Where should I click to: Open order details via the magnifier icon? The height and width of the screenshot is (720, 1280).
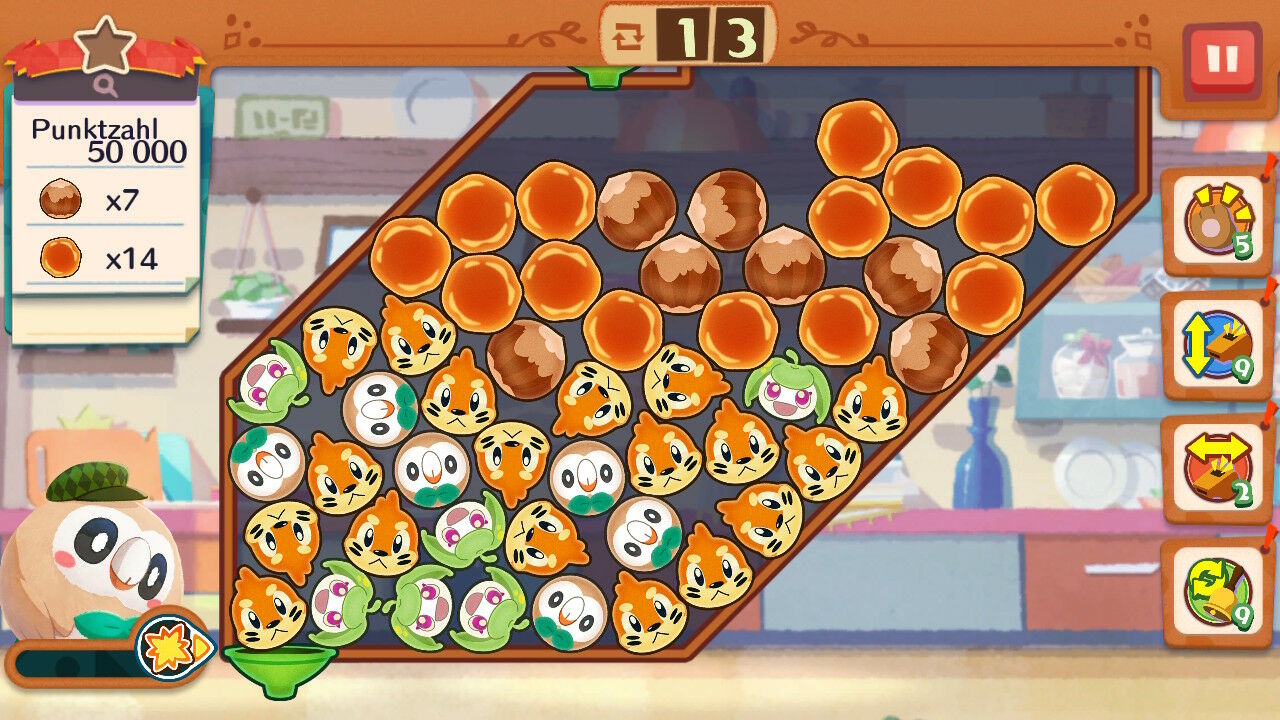tap(106, 87)
